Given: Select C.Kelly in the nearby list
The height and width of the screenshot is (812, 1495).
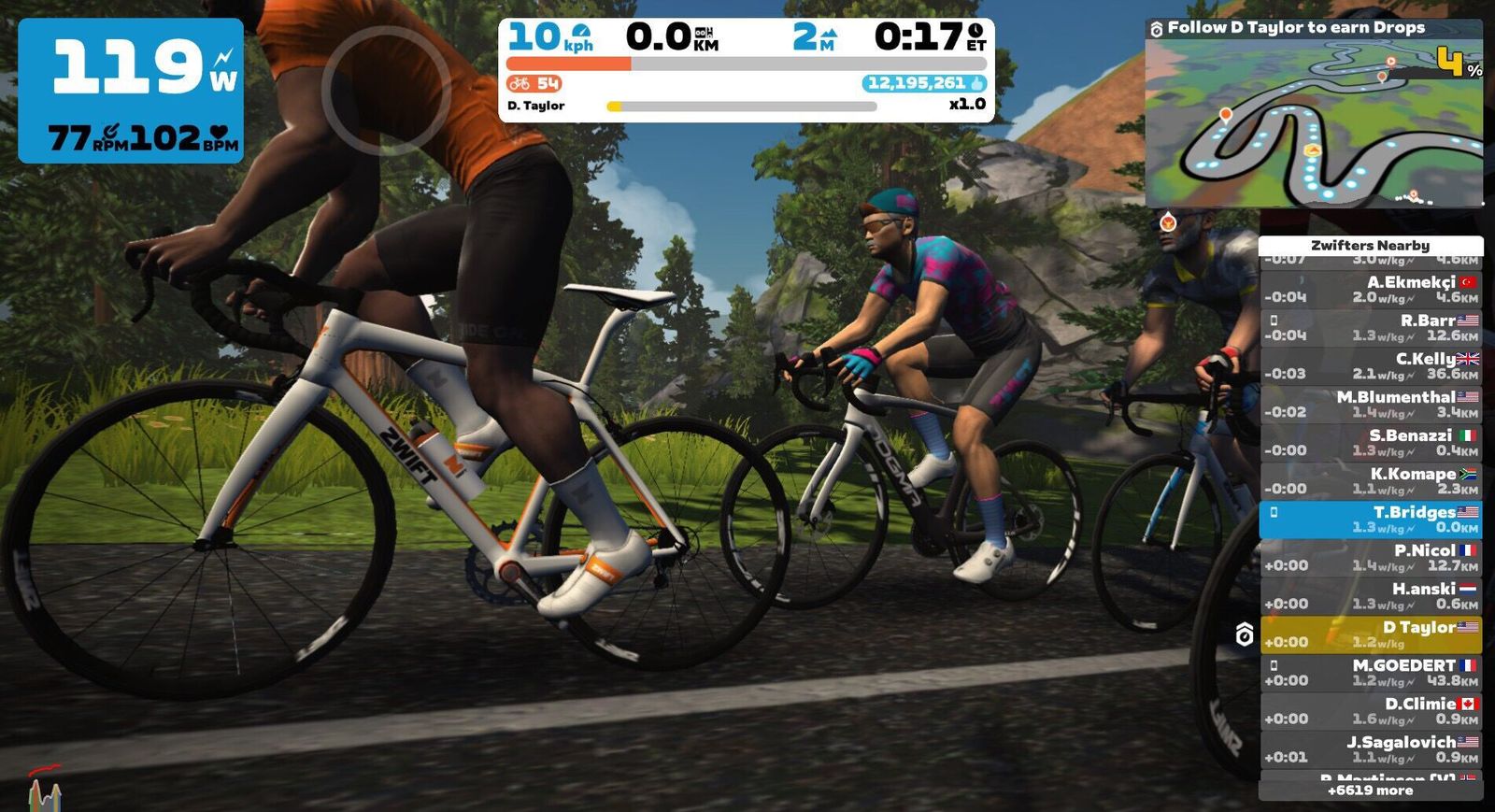Looking at the screenshot, I should coord(1370,366).
